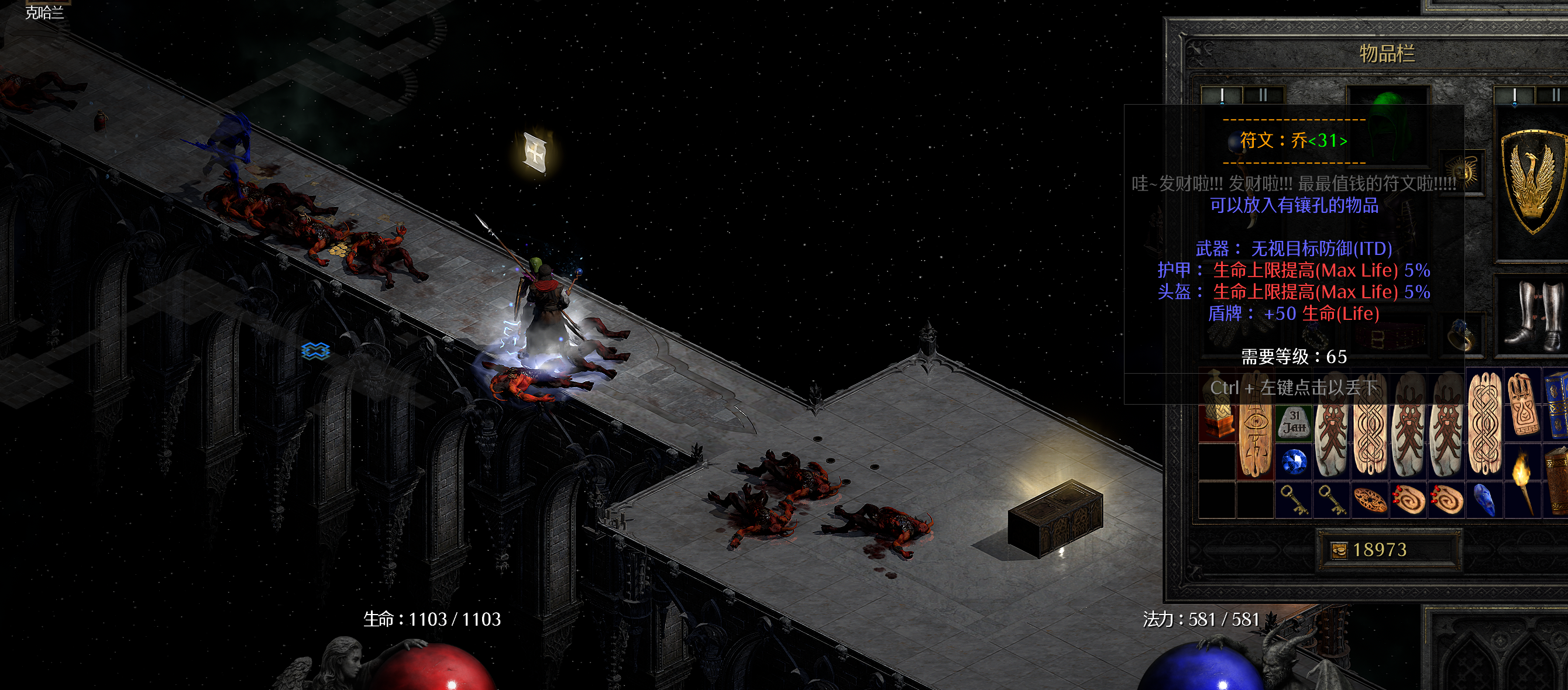The width and height of the screenshot is (1568, 690).
Task: Switch to weapon set II above the shield
Action: point(1553,95)
